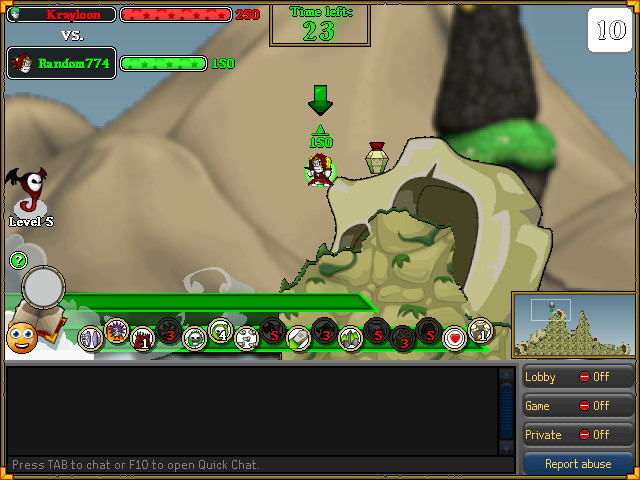This screenshot has width=640, height=480.
Task: Click the terrain minimap
Action: 573,326
